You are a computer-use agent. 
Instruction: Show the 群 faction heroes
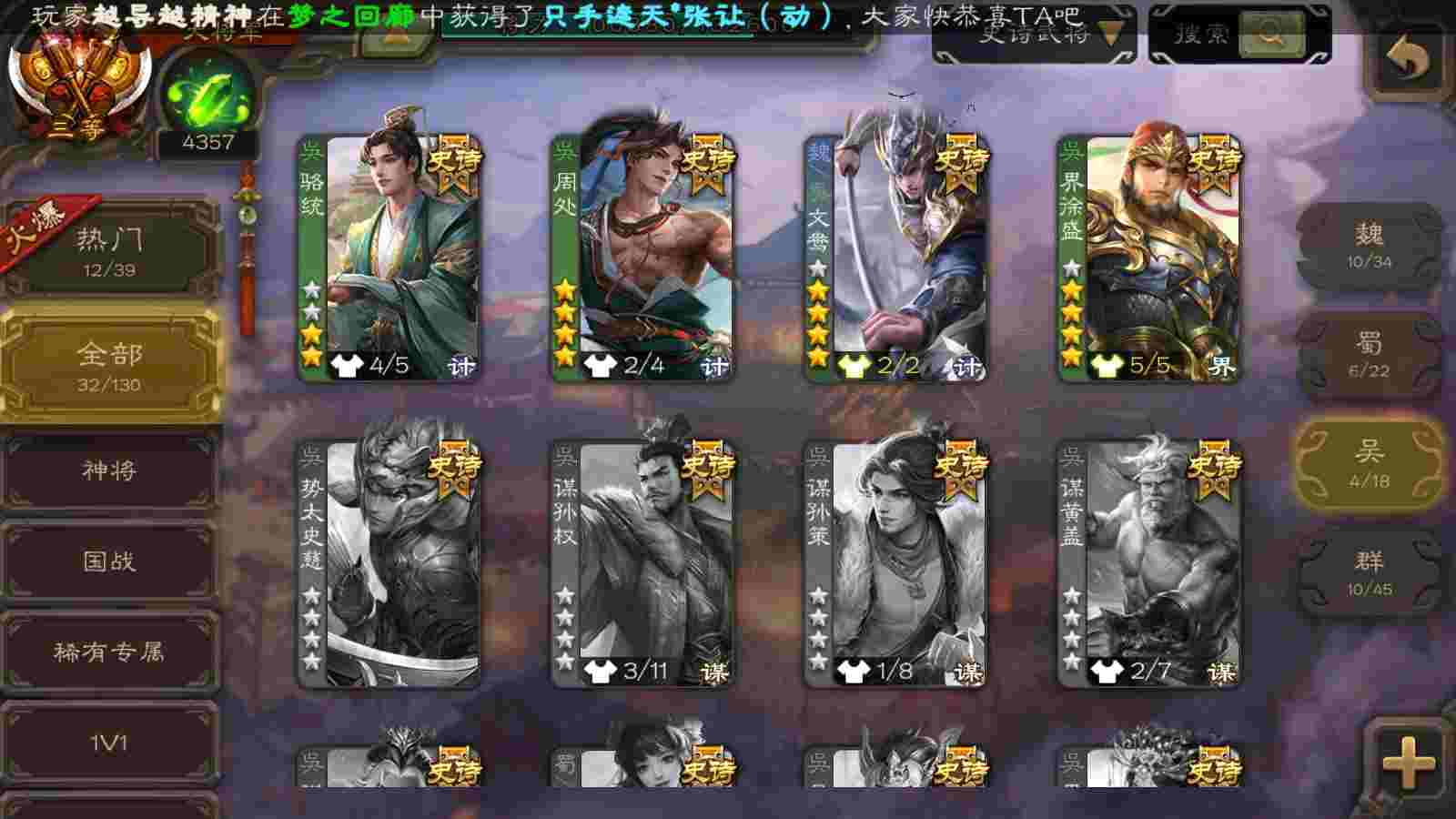[x=1370, y=573]
